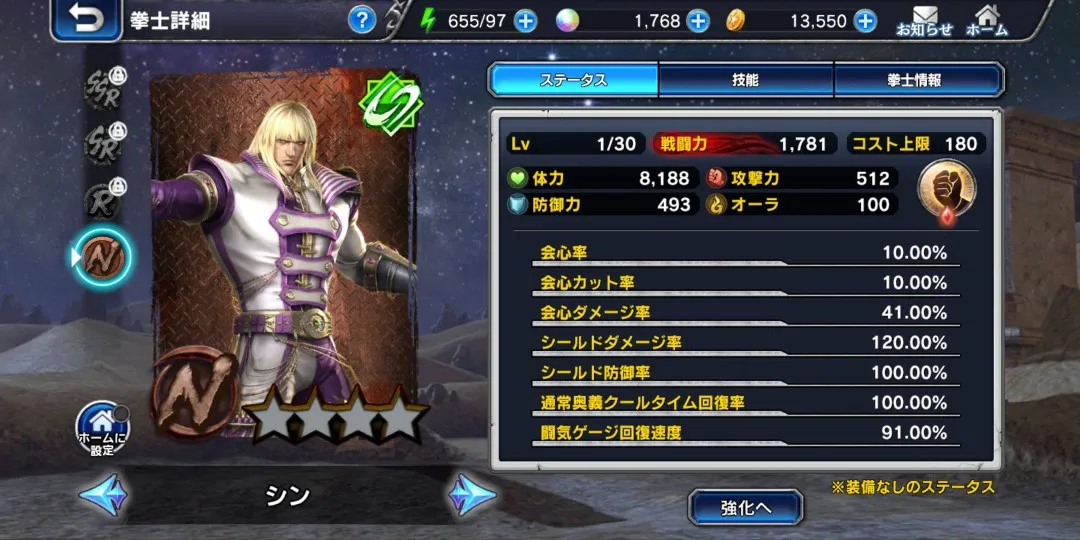Open the お知らせ notices mail icon
The height and width of the screenshot is (540, 1080).
(x=924, y=20)
